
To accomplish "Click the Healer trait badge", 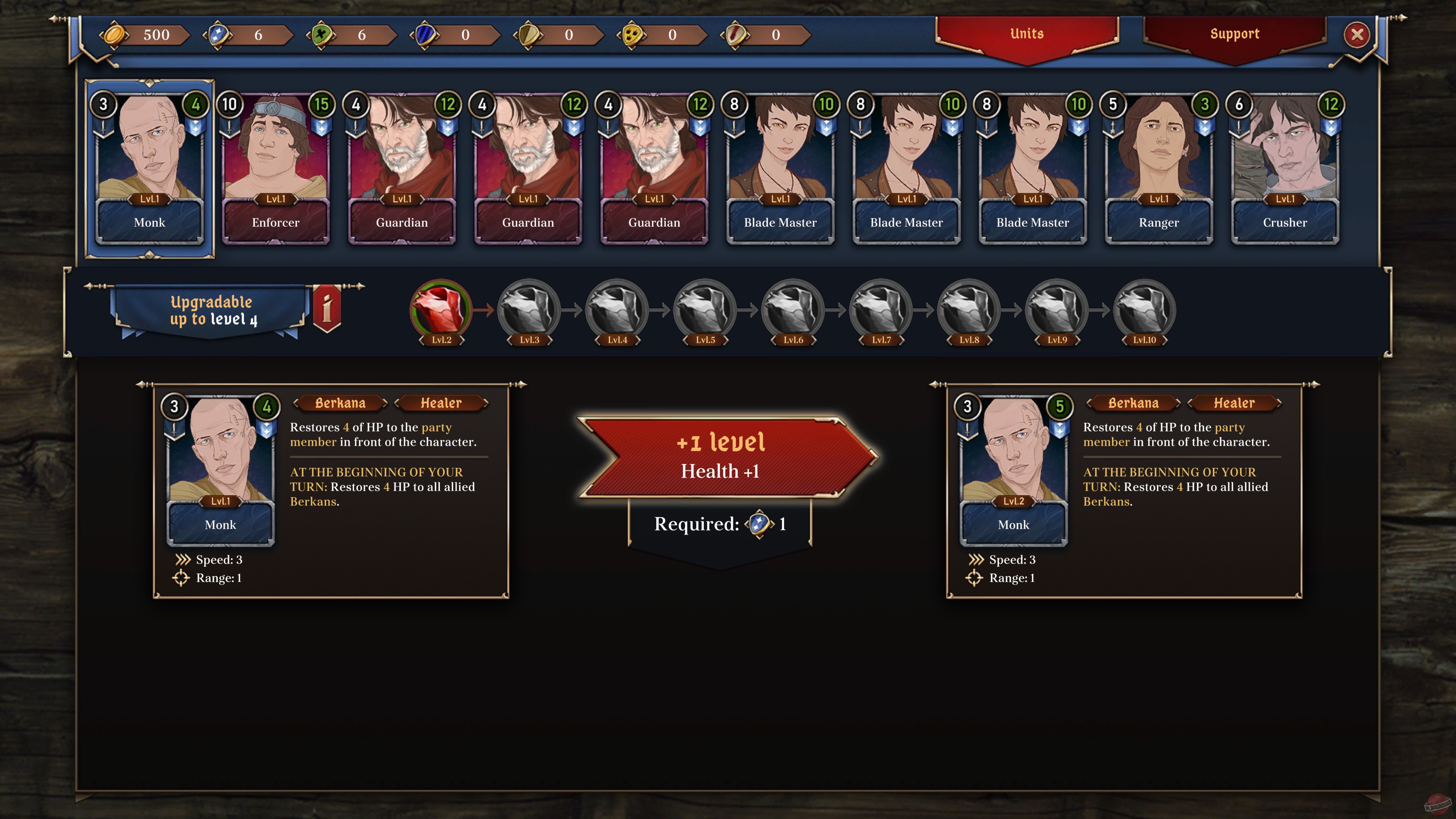I will coord(441,403).
